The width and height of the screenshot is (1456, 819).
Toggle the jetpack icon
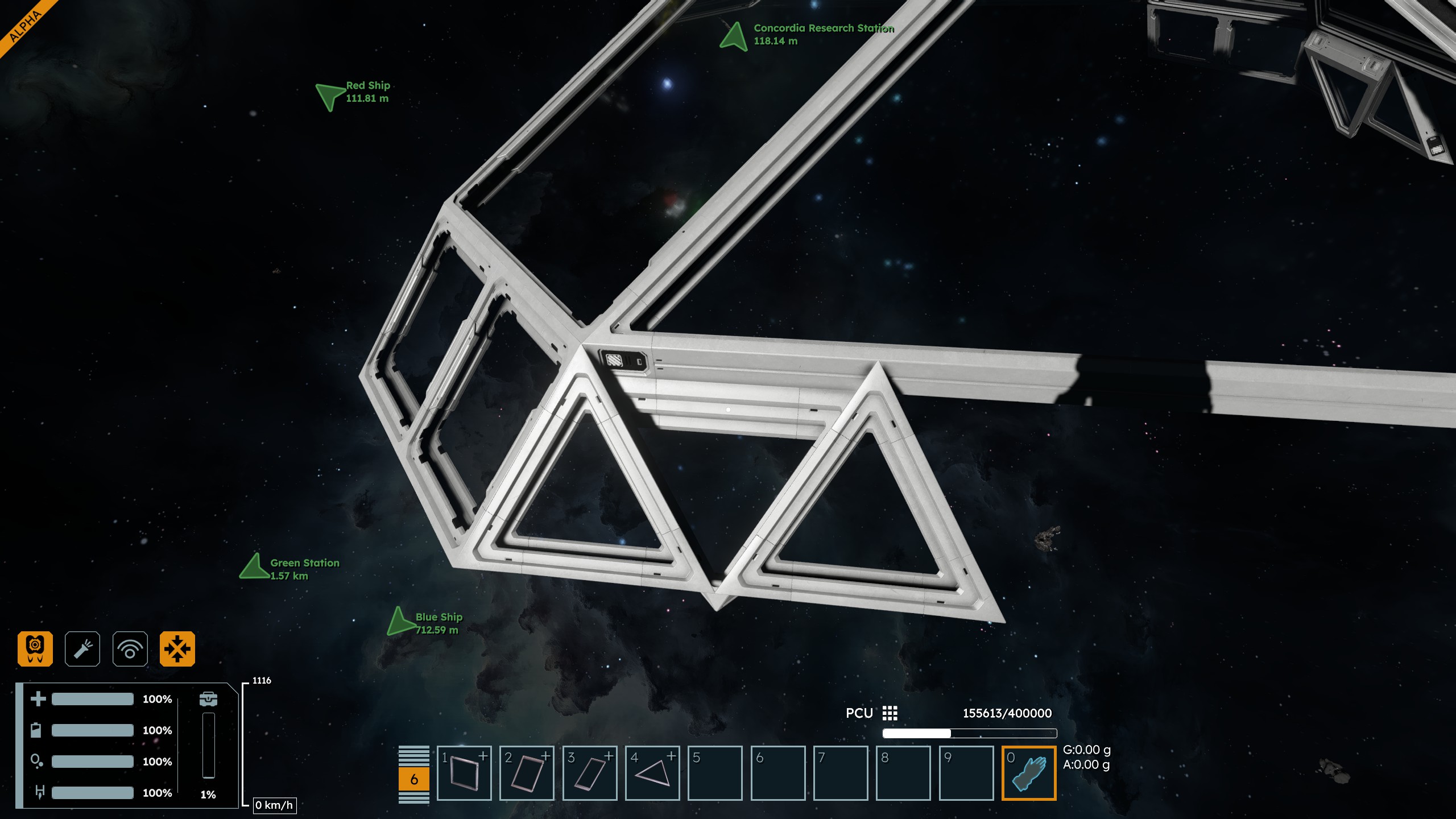(x=35, y=648)
